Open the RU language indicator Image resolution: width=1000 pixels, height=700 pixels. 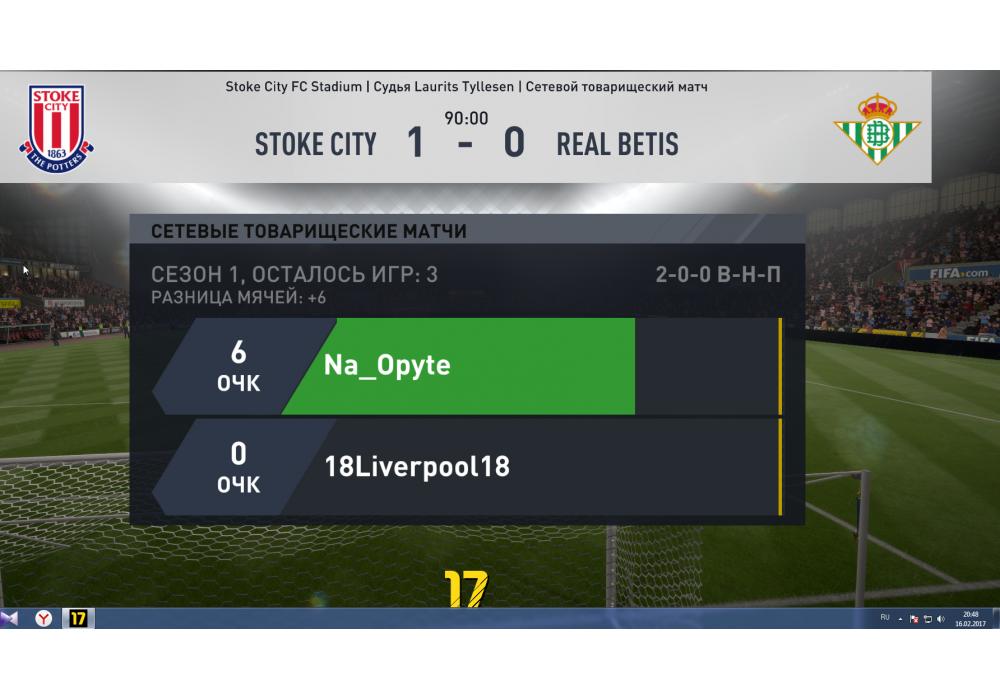pos(885,619)
